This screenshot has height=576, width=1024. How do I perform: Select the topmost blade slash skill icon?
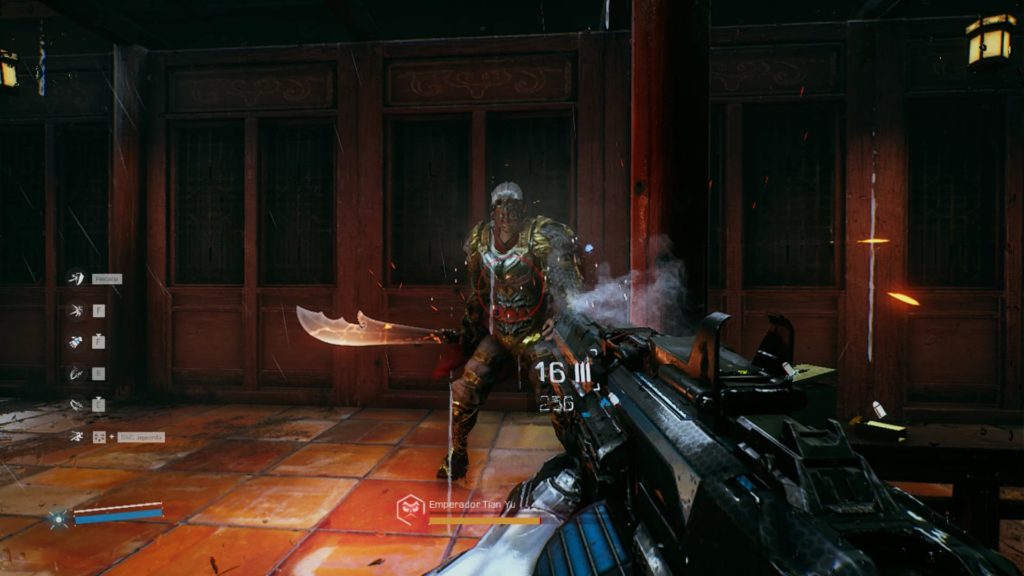point(76,278)
